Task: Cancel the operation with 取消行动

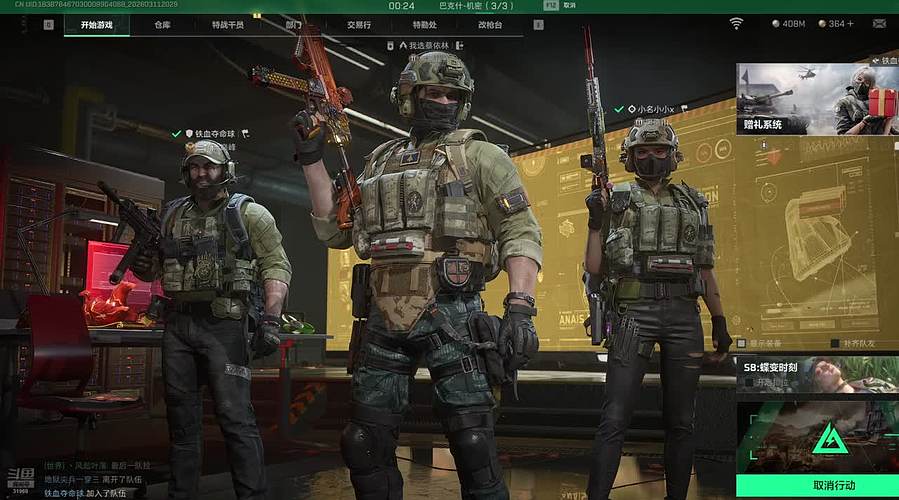Action: click(x=817, y=486)
